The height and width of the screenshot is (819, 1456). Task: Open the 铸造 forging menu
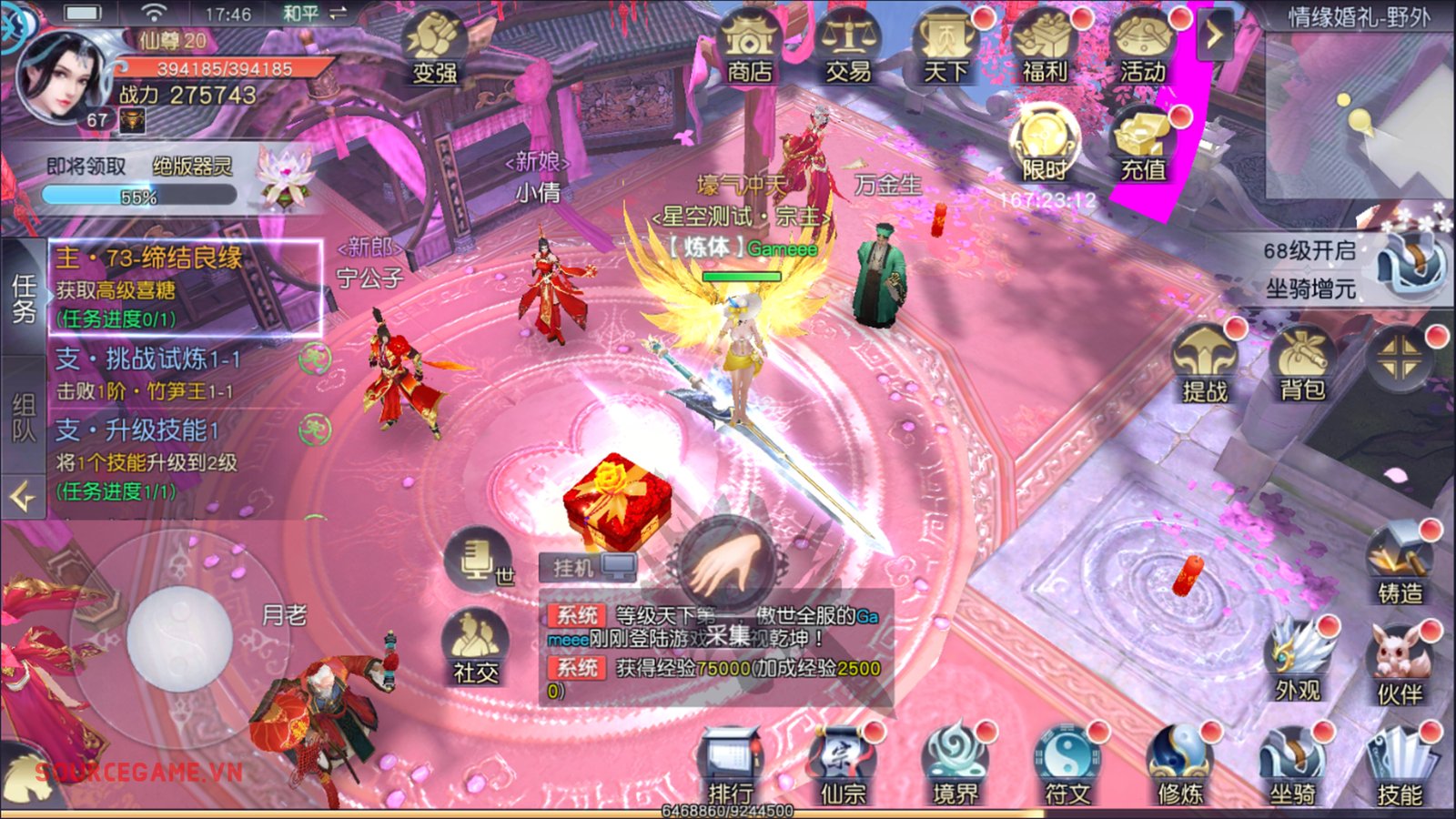[x=1400, y=566]
